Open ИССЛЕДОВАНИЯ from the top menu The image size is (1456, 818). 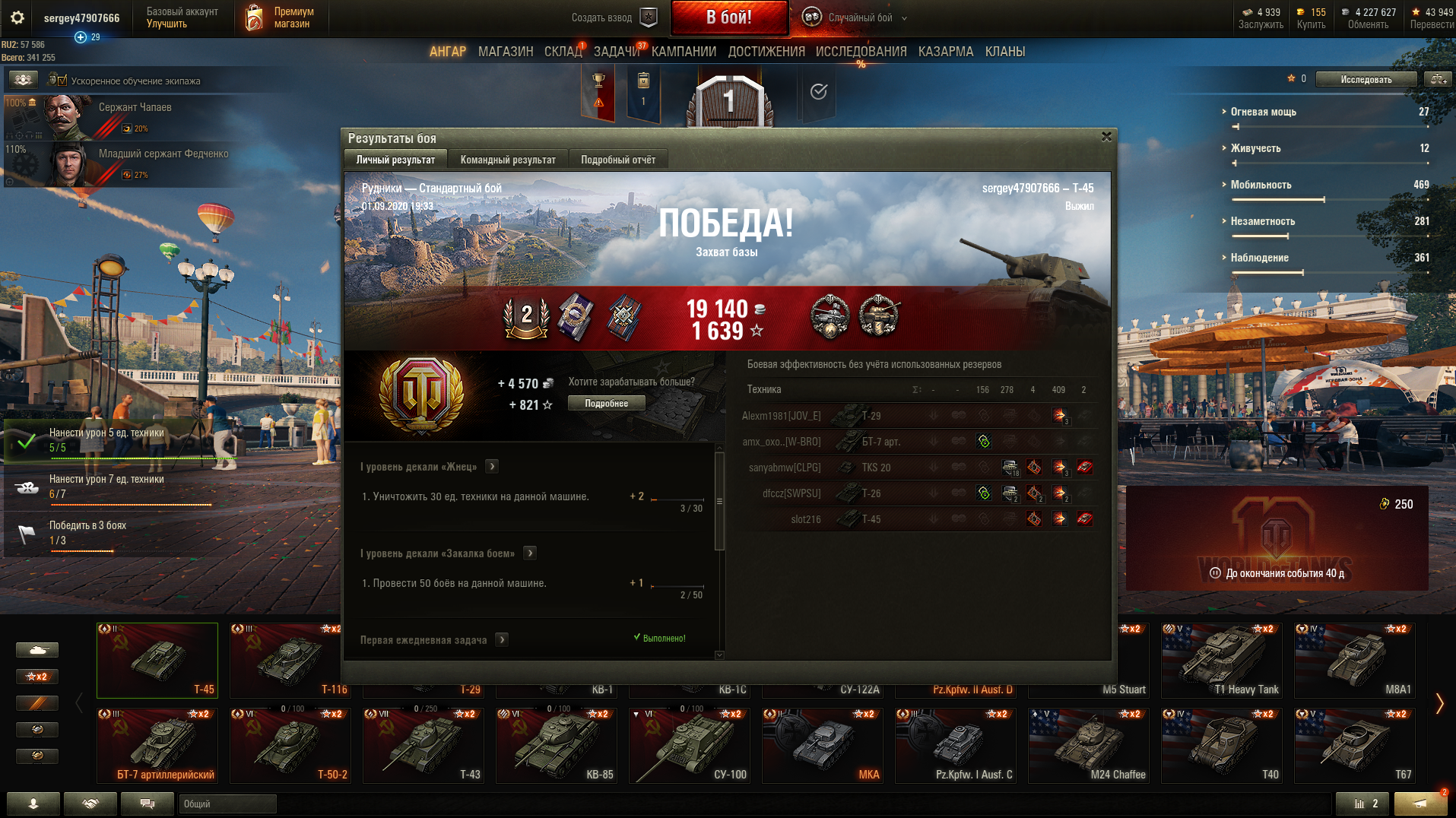(861, 52)
